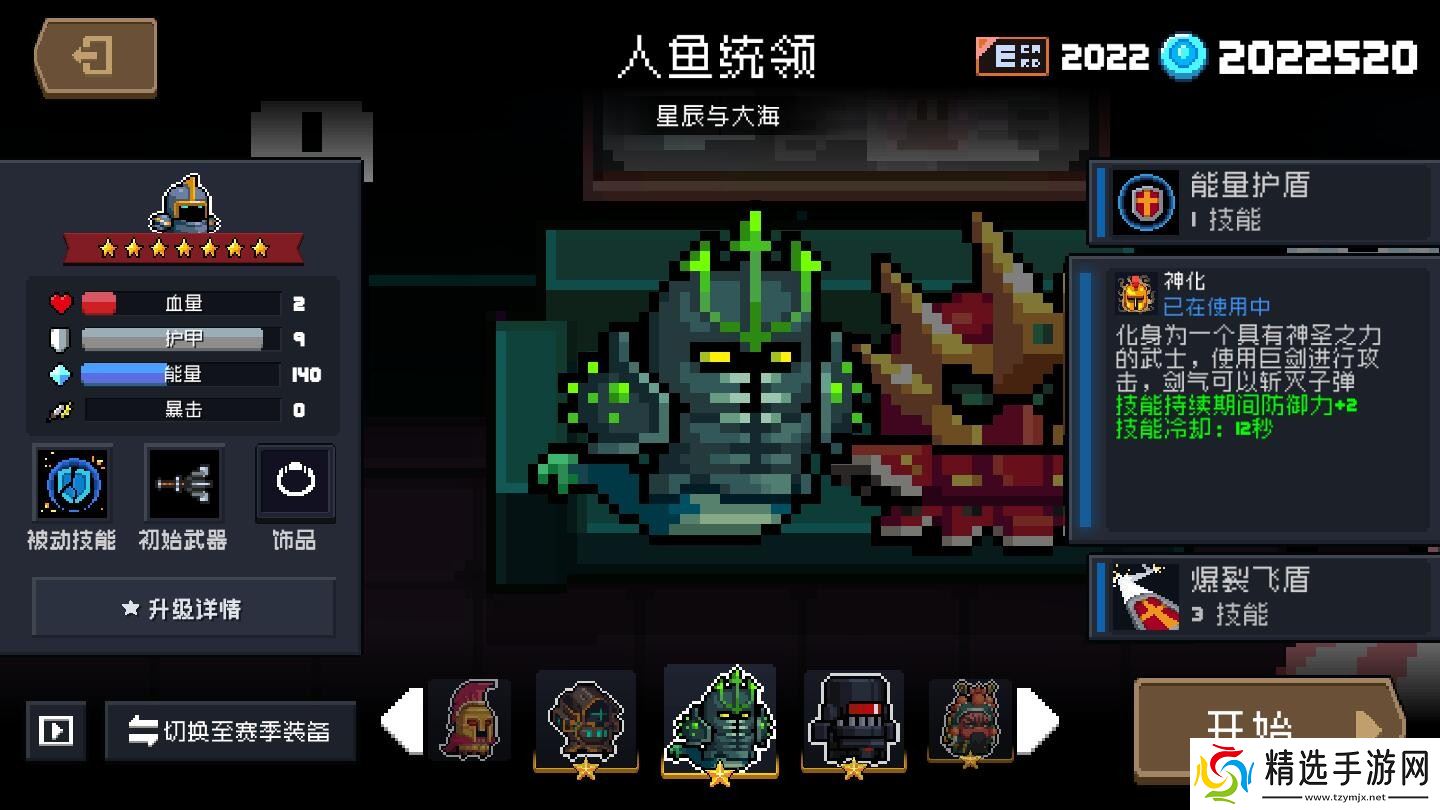1440x810 pixels.
Task: Select the 能量护盾 shield skill icon
Action: coord(1144,201)
